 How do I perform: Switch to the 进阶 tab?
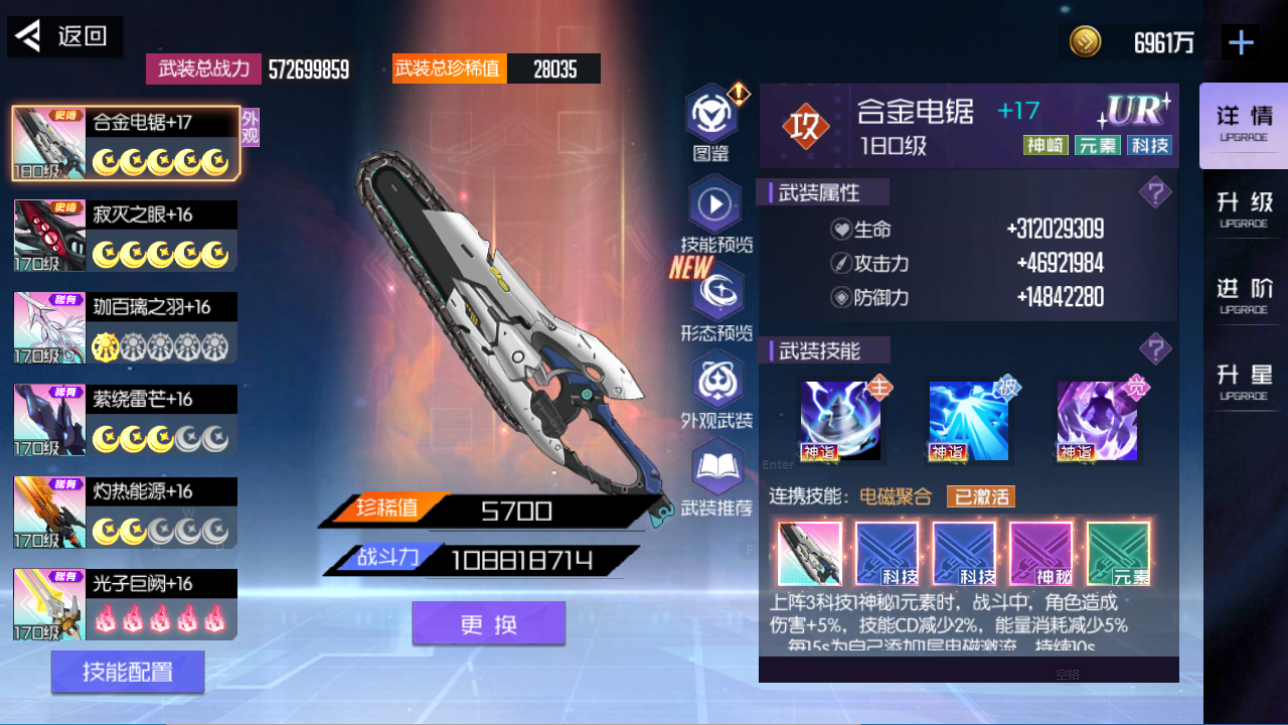click(1244, 296)
